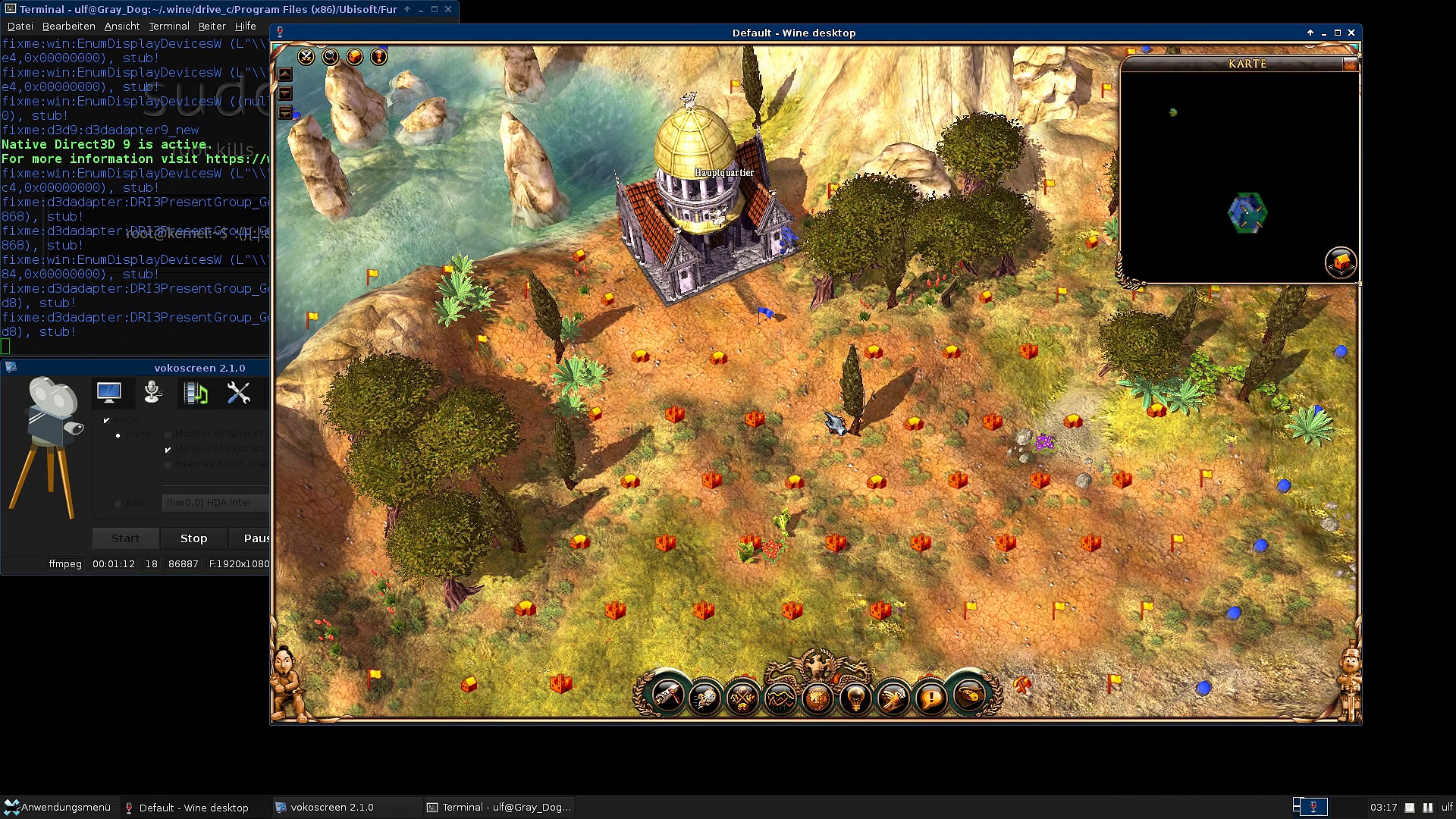
Task: Open the crossed tools icon in bottom bar
Action: (x=742, y=697)
